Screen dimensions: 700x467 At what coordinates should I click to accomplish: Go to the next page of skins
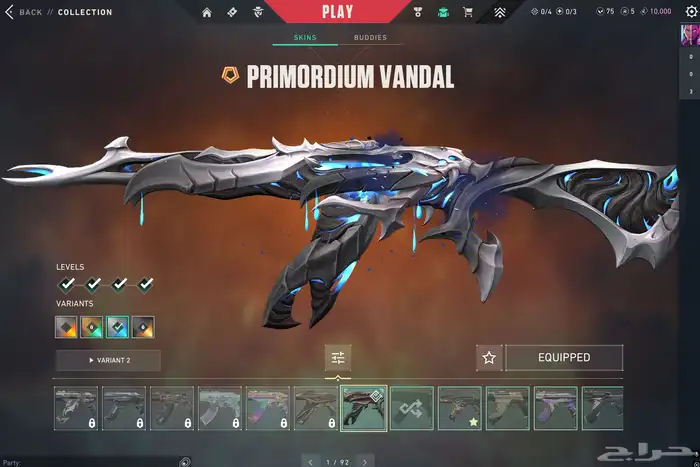364,462
